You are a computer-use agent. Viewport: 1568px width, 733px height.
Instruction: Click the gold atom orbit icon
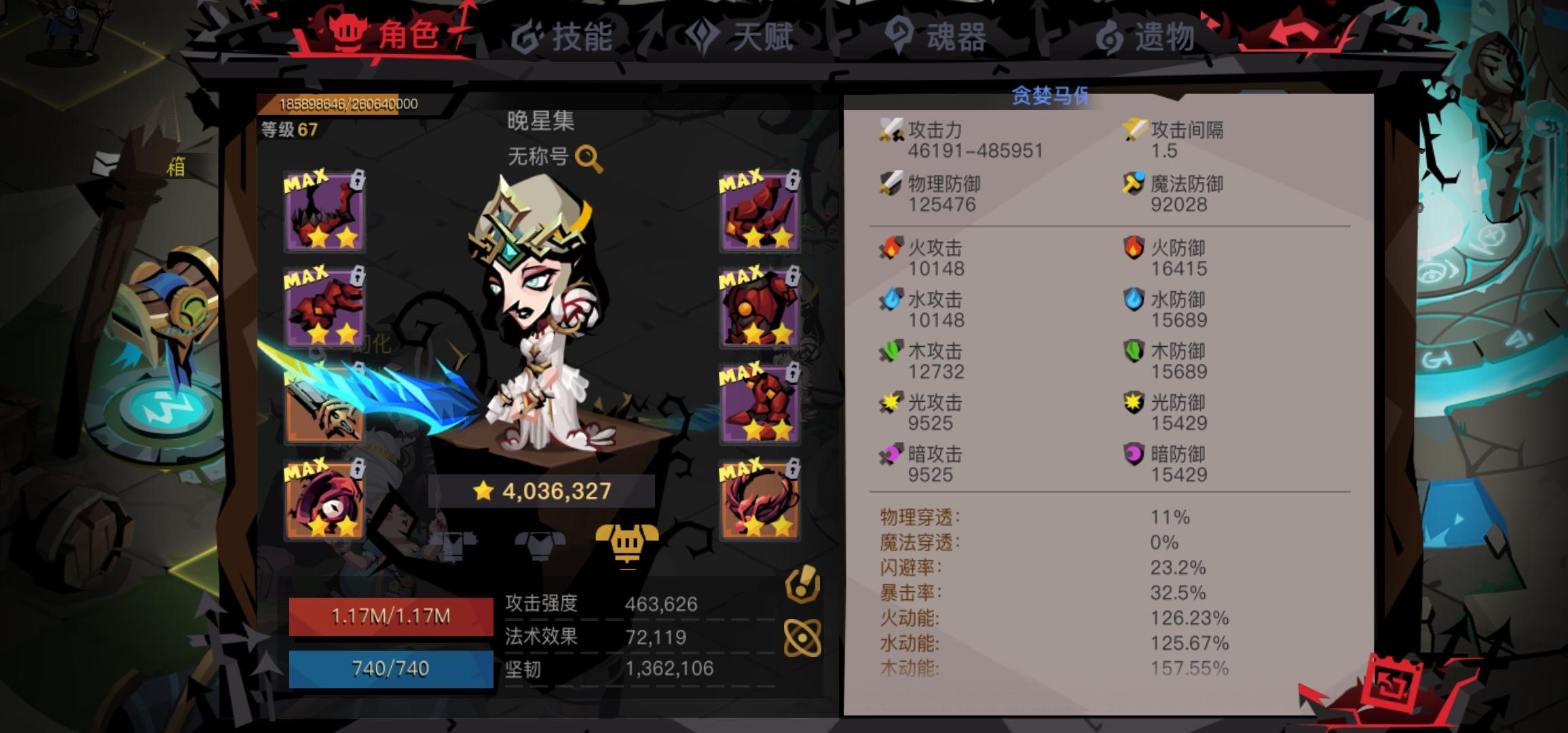(x=802, y=638)
